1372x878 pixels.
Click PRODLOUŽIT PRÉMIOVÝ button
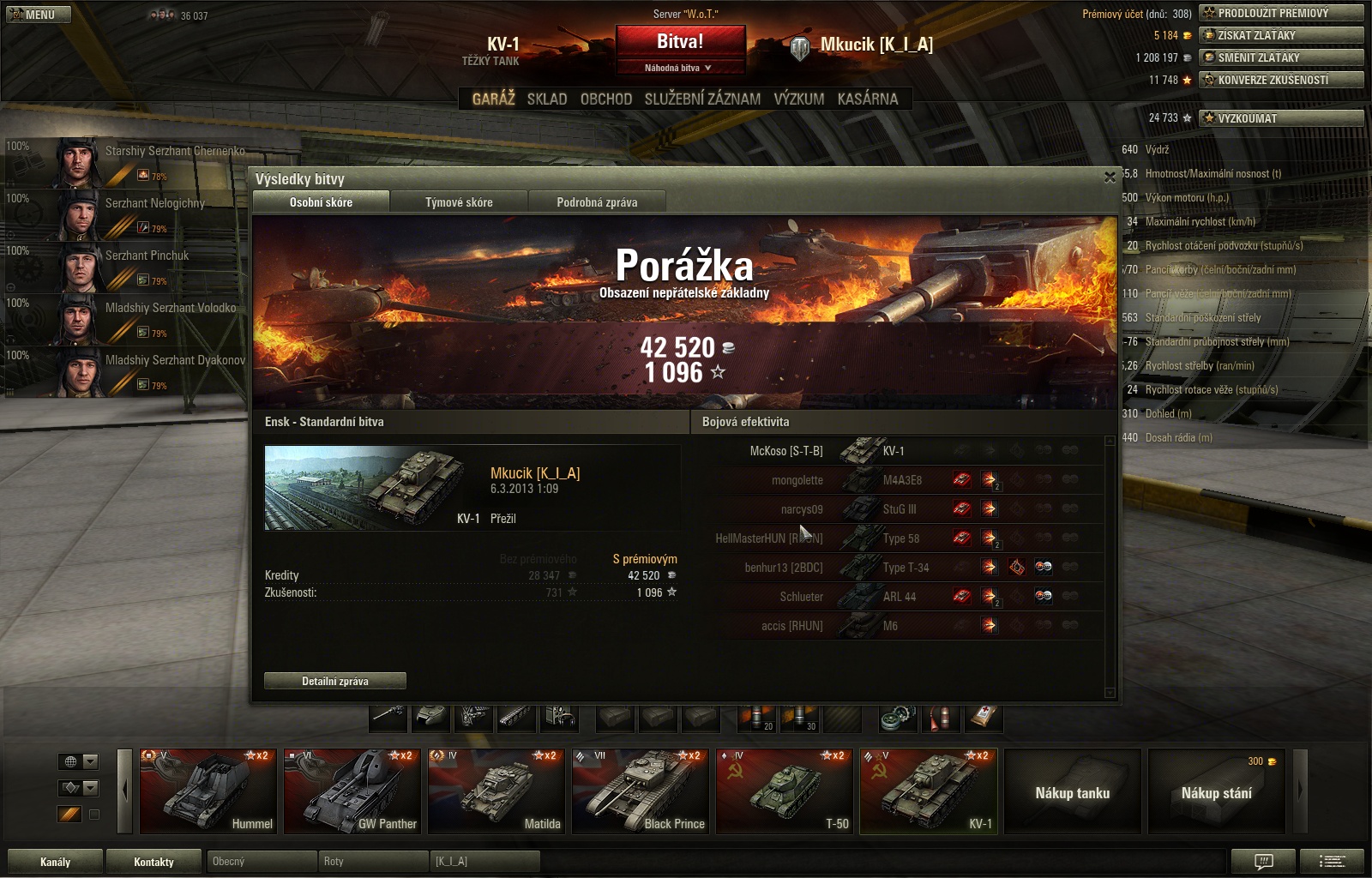coord(1281,13)
